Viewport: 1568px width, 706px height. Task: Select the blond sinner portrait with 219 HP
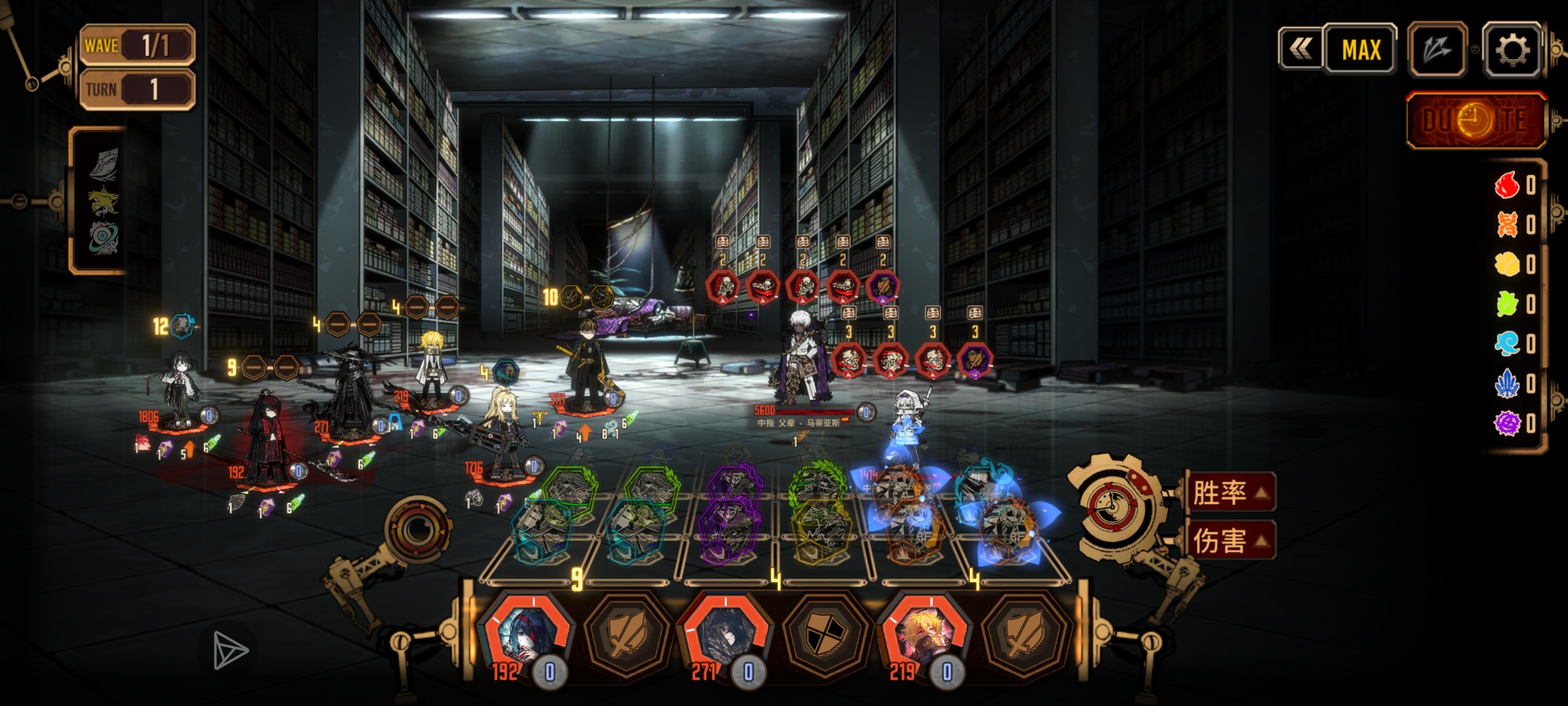(x=924, y=636)
